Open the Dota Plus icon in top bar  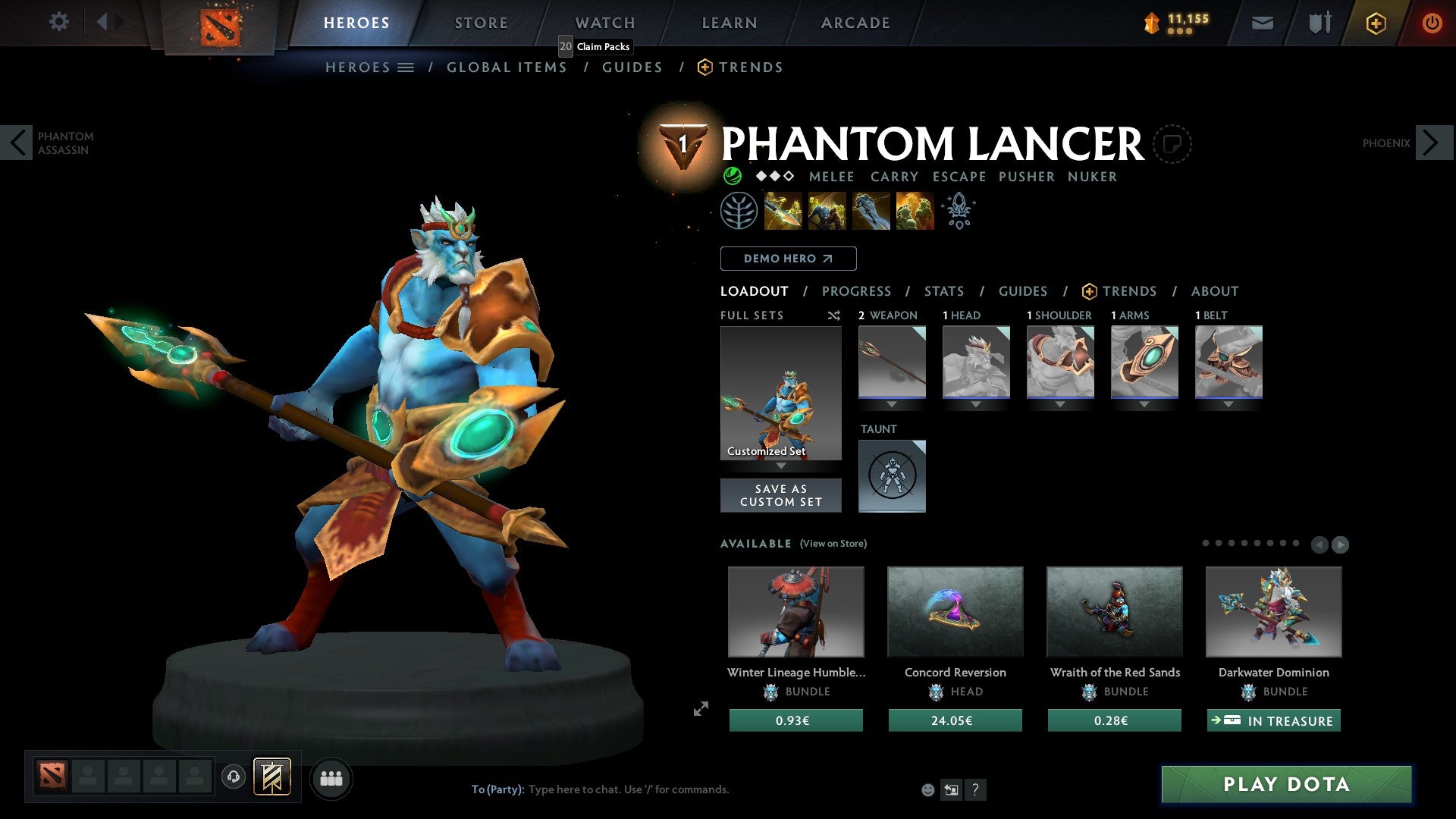pyautogui.click(x=1375, y=23)
